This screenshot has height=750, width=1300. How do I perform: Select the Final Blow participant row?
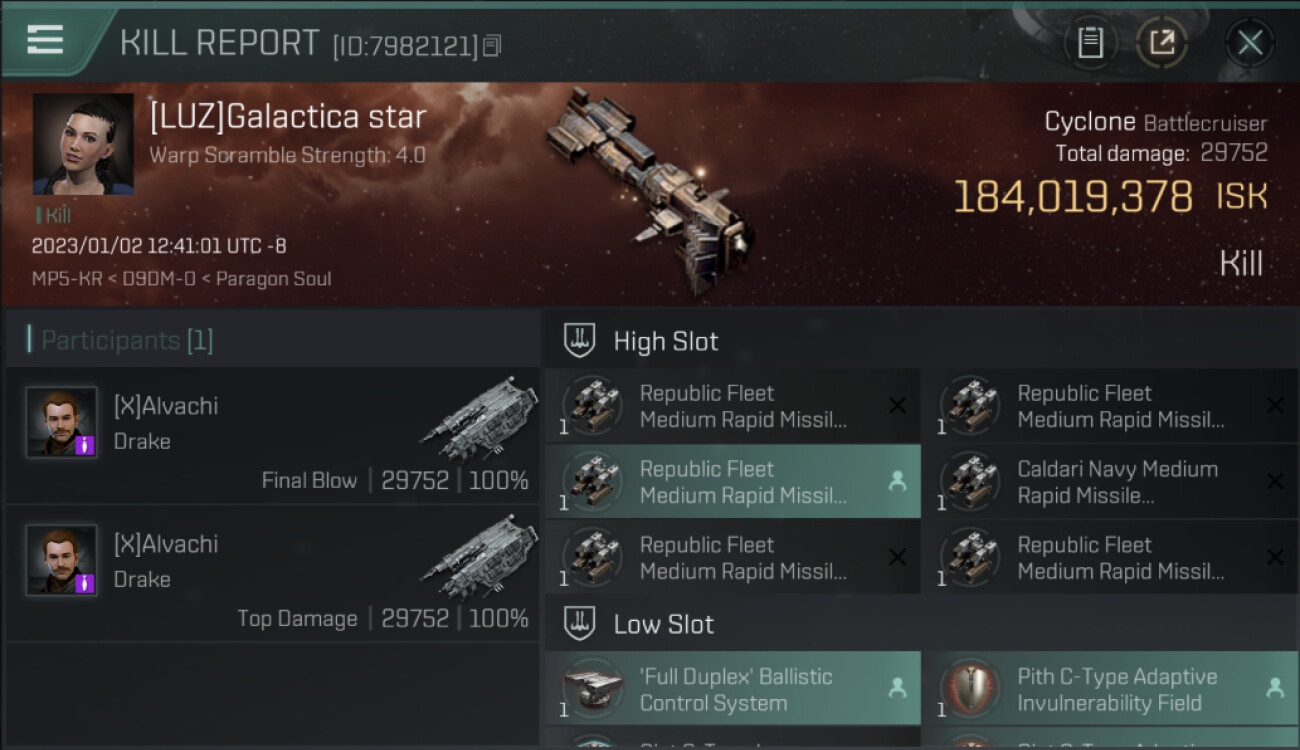point(272,434)
